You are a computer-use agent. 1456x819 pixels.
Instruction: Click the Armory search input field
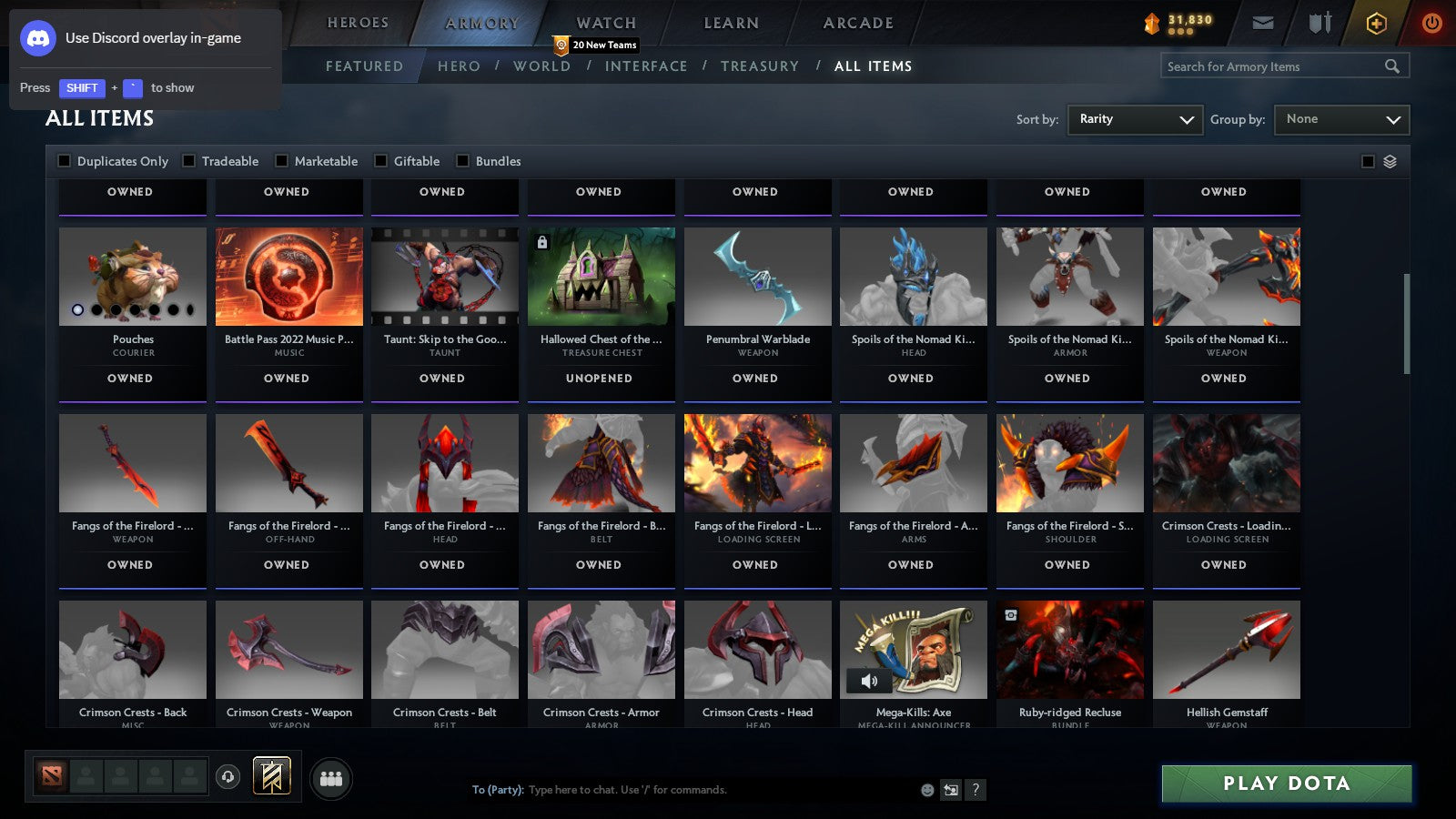pos(1274,66)
